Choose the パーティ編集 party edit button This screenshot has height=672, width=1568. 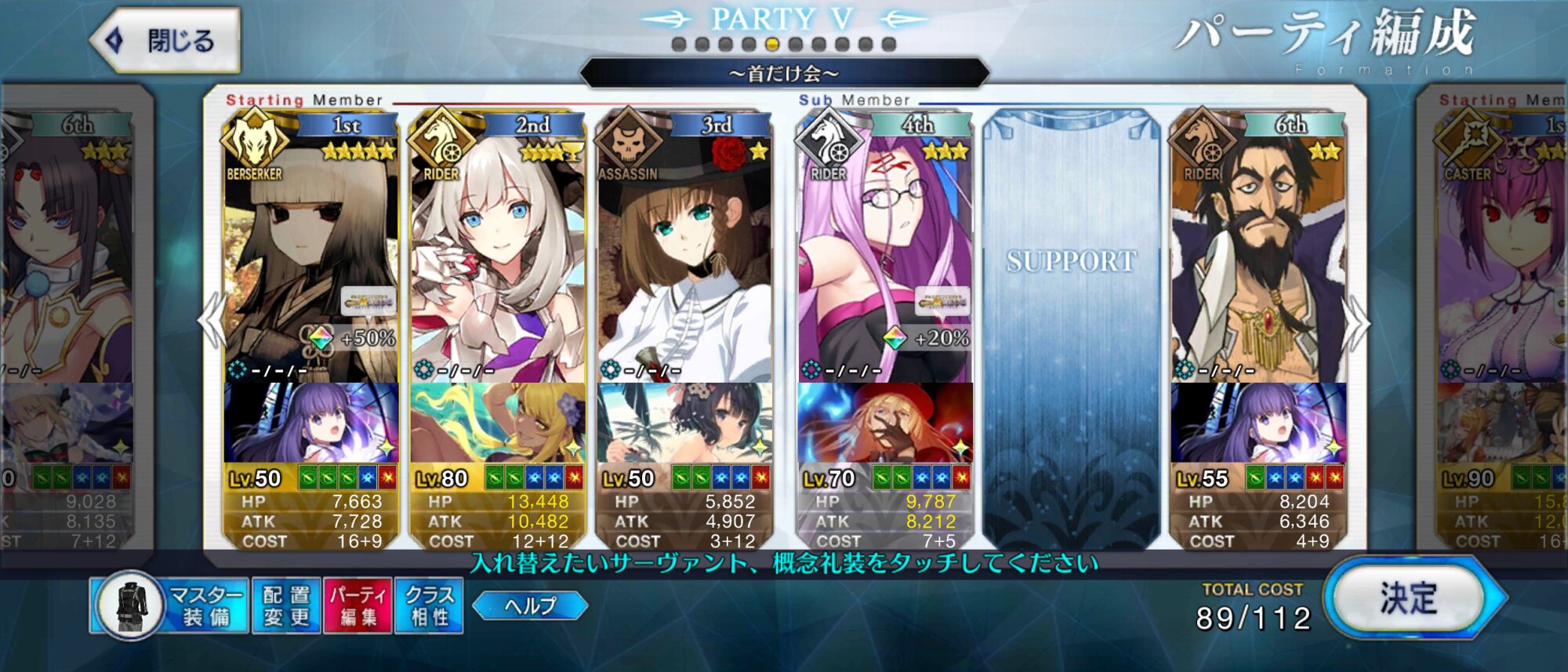(x=358, y=605)
